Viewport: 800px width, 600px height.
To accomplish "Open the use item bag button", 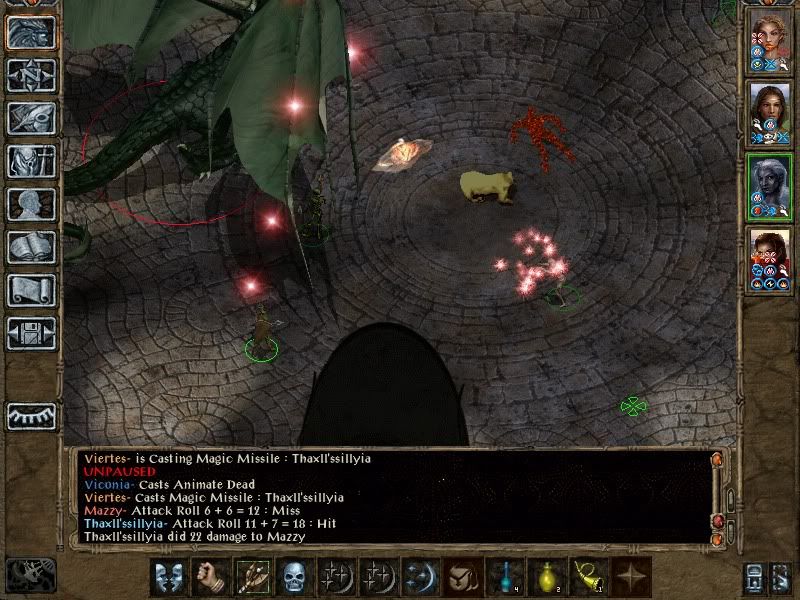I will (x=461, y=577).
